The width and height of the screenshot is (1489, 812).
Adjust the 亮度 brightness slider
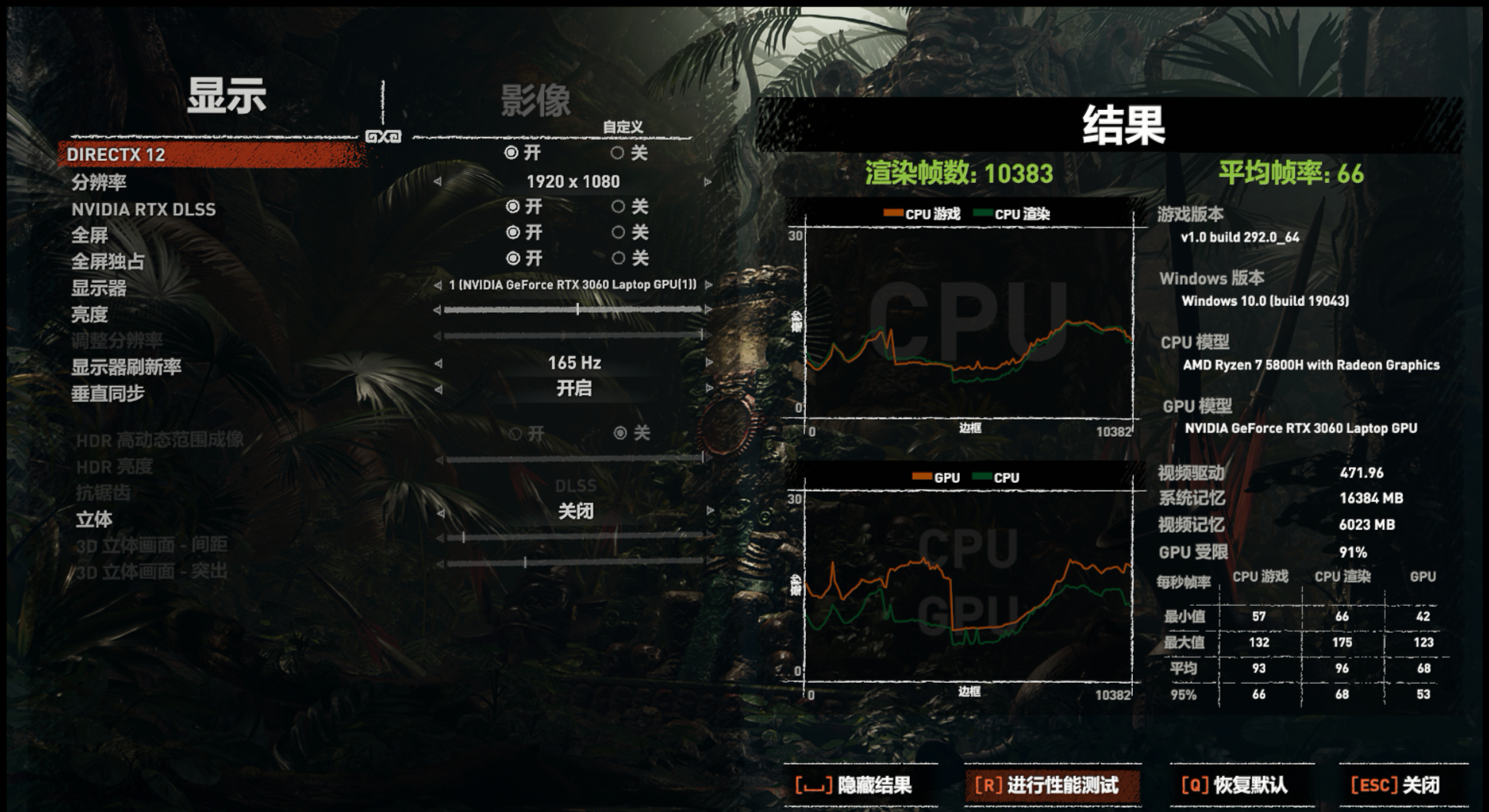click(575, 310)
